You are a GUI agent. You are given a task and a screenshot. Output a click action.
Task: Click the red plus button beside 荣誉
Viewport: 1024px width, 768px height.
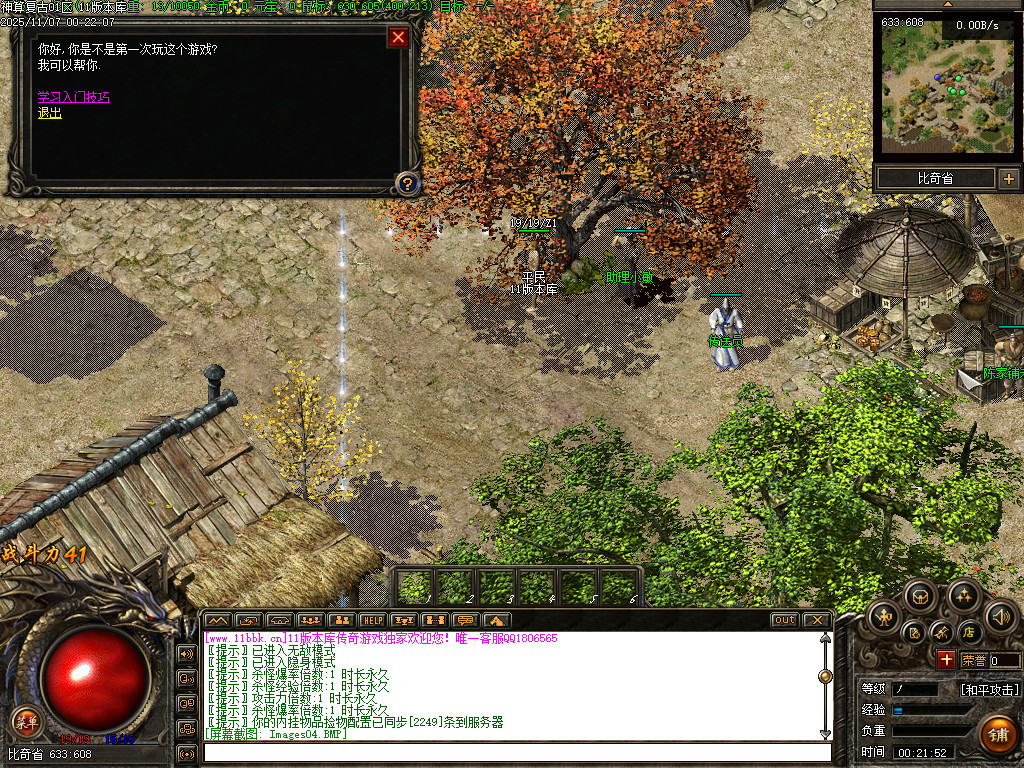pos(946,660)
